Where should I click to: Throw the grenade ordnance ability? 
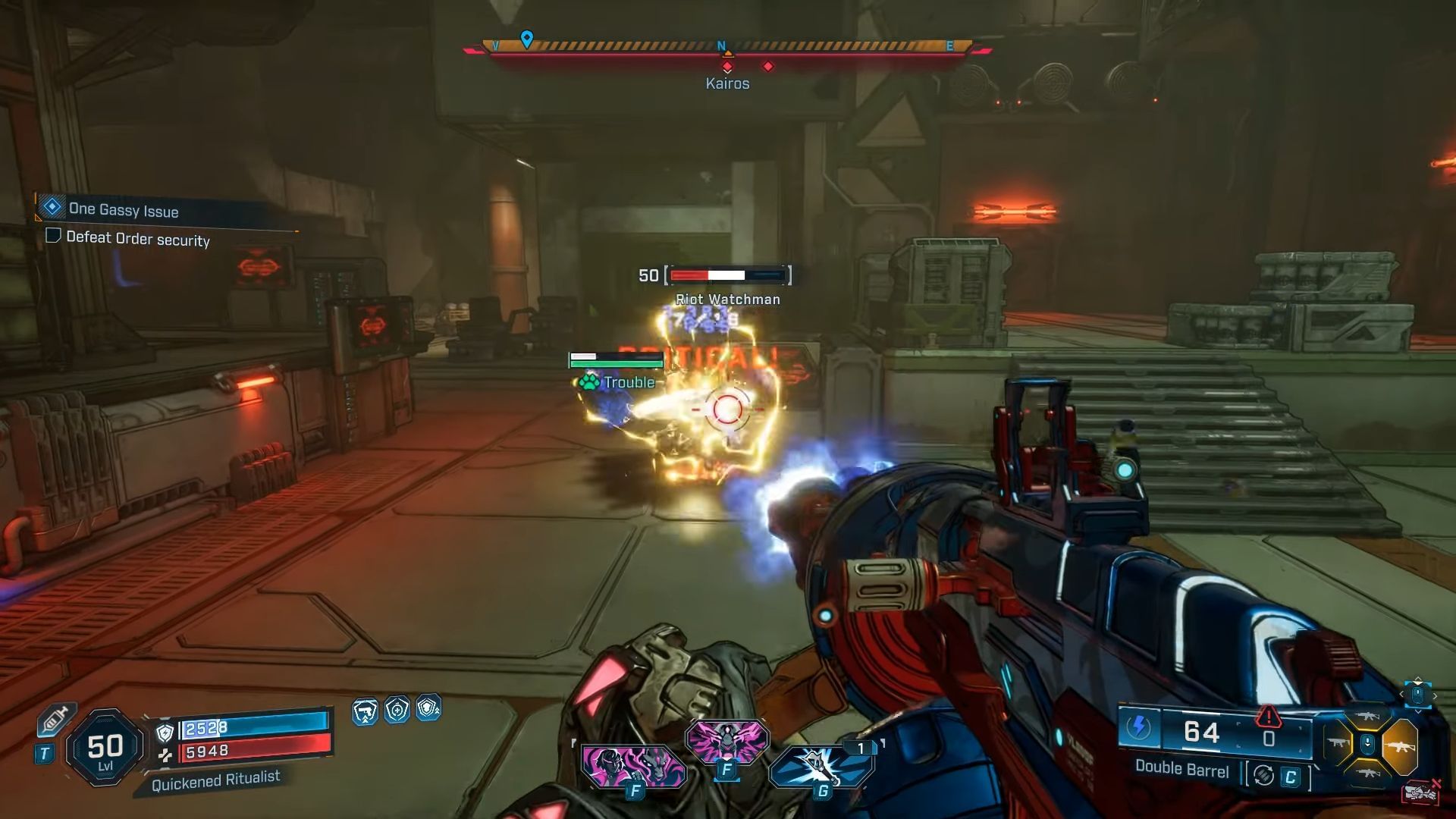pyautogui.click(x=821, y=766)
